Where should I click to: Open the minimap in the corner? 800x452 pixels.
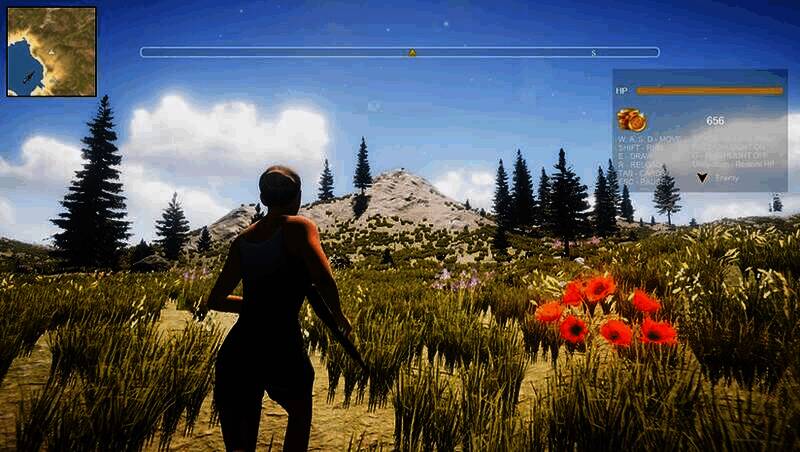(52, 52)
